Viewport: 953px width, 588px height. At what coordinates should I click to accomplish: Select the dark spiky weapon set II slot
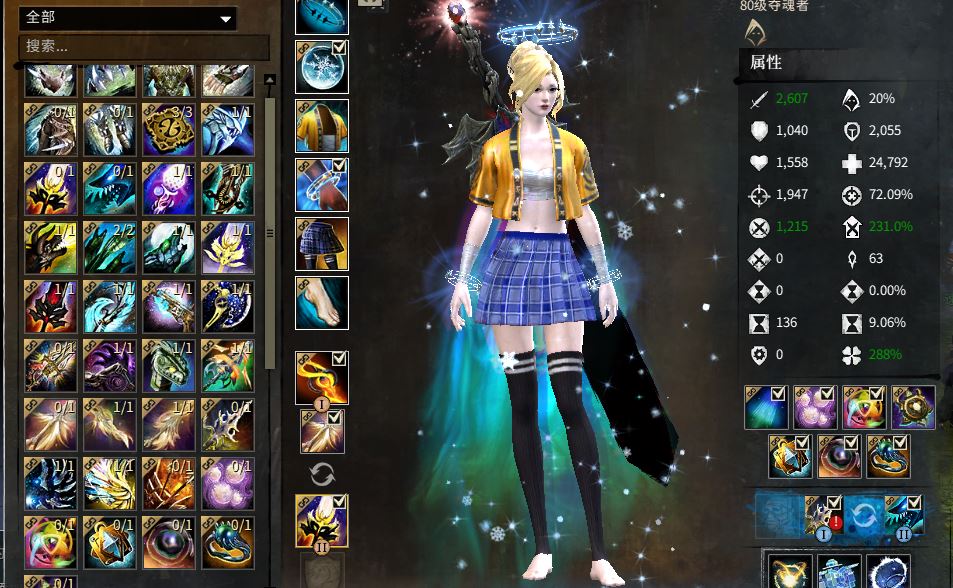point(322,520)
